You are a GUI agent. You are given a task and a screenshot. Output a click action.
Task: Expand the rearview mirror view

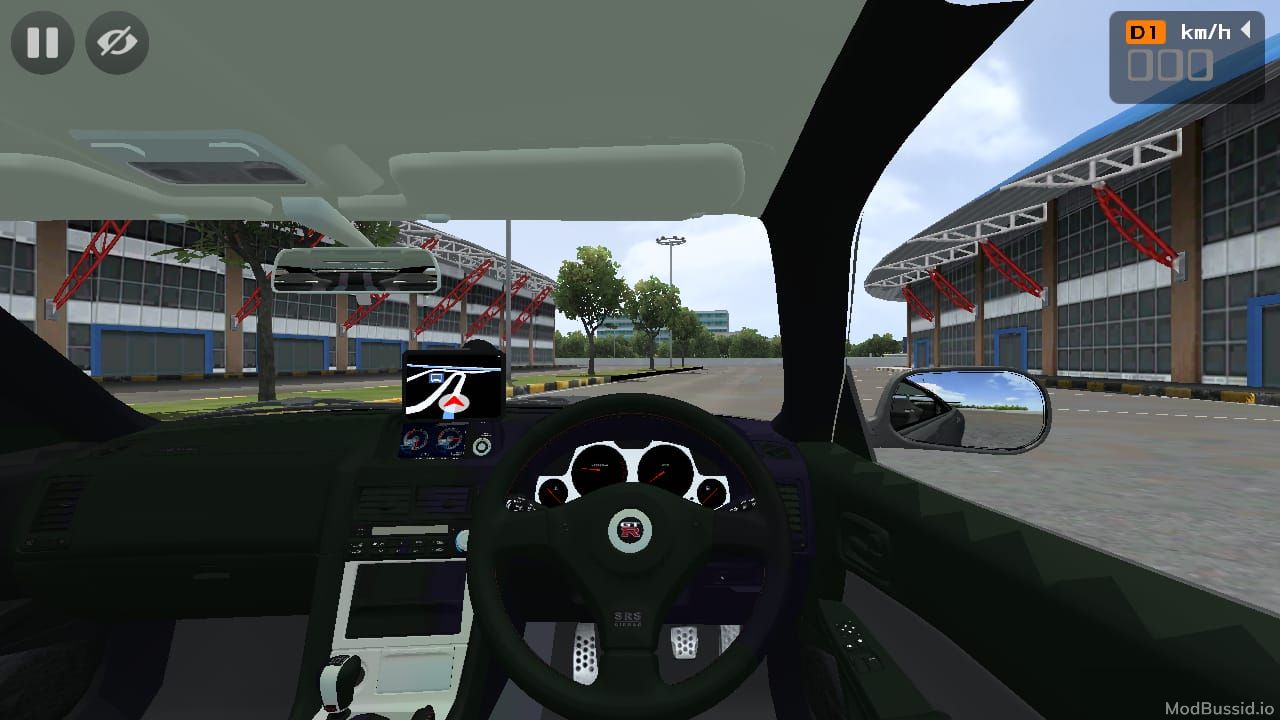point(355,268)
